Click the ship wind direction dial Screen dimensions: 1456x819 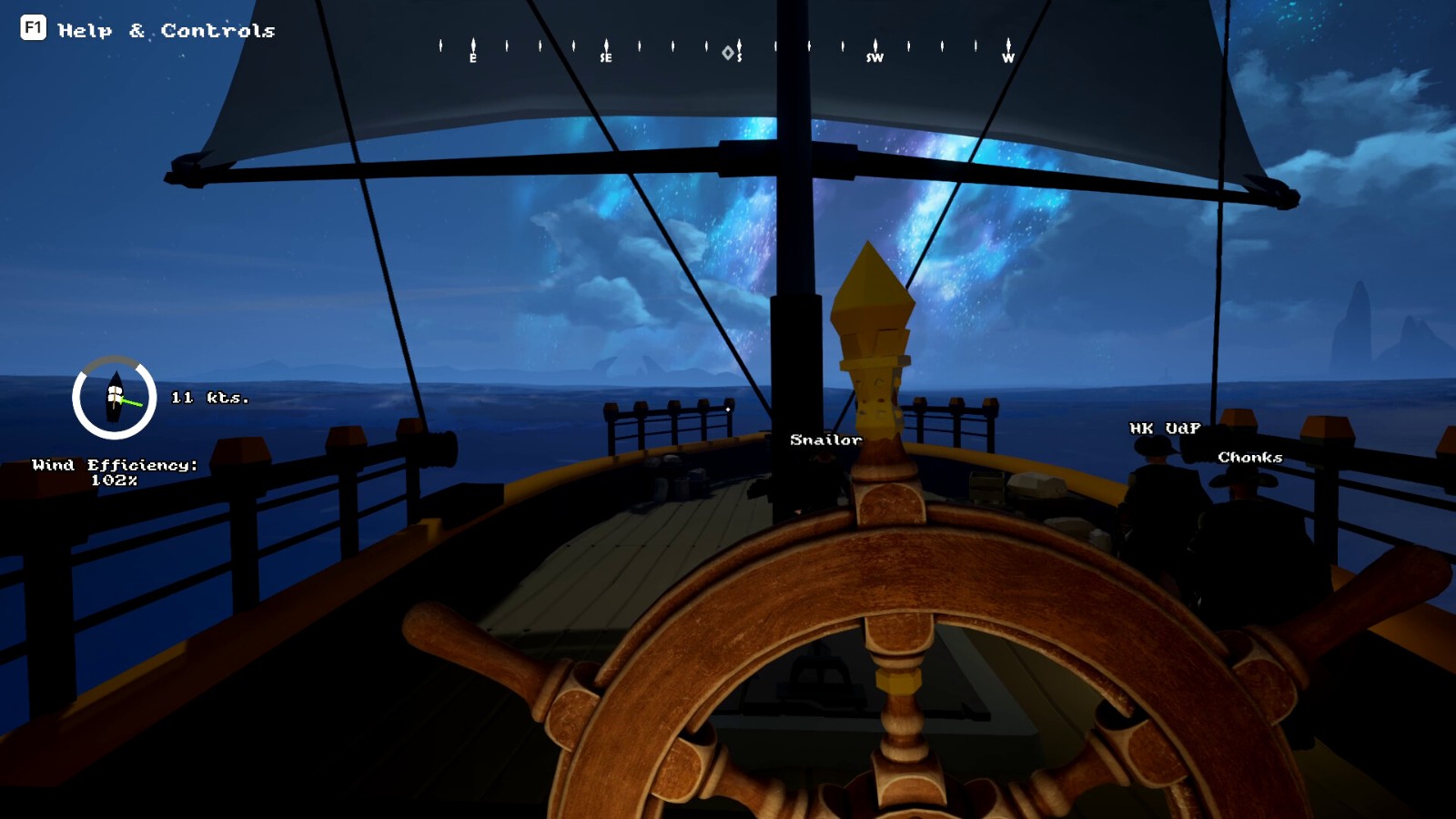click(x=115, y=398)
